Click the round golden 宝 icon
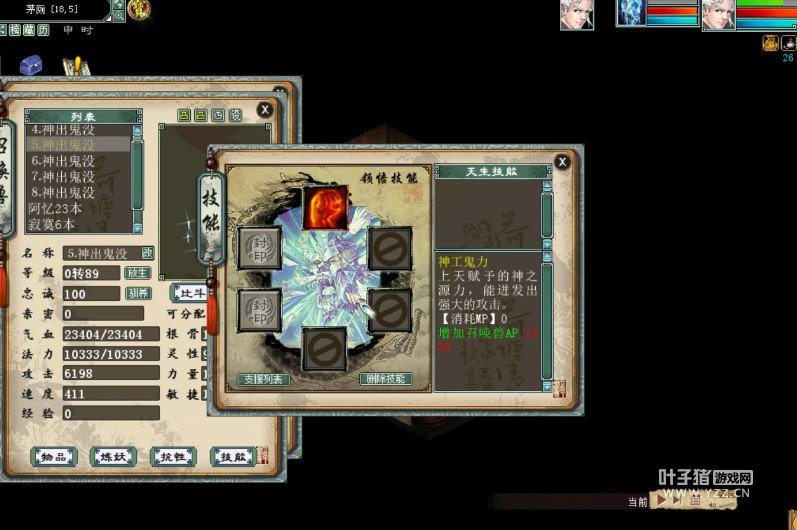This screenshot has height=530, width=797. 140,10
